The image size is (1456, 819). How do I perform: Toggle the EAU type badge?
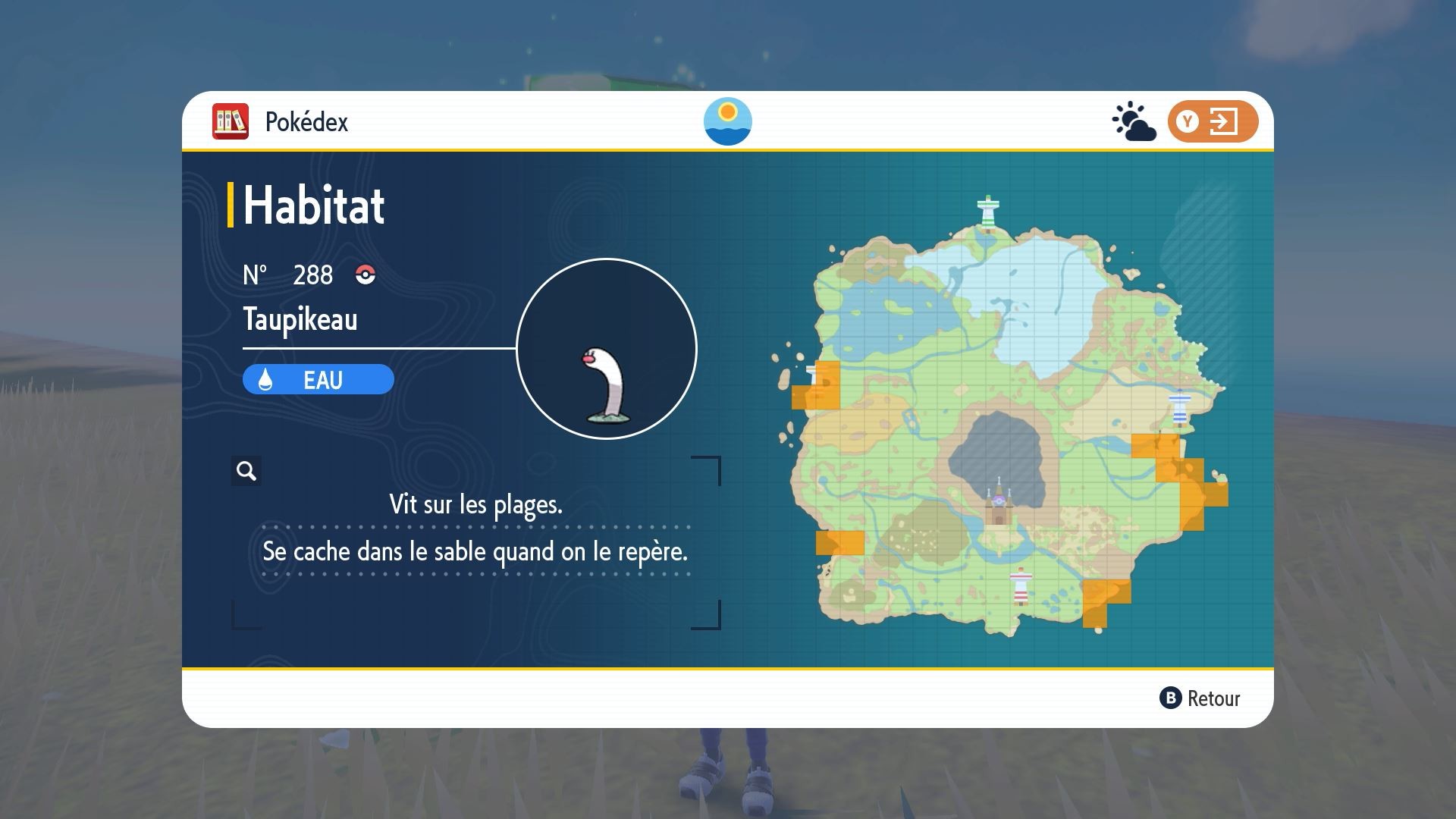[x=317, y=379]
